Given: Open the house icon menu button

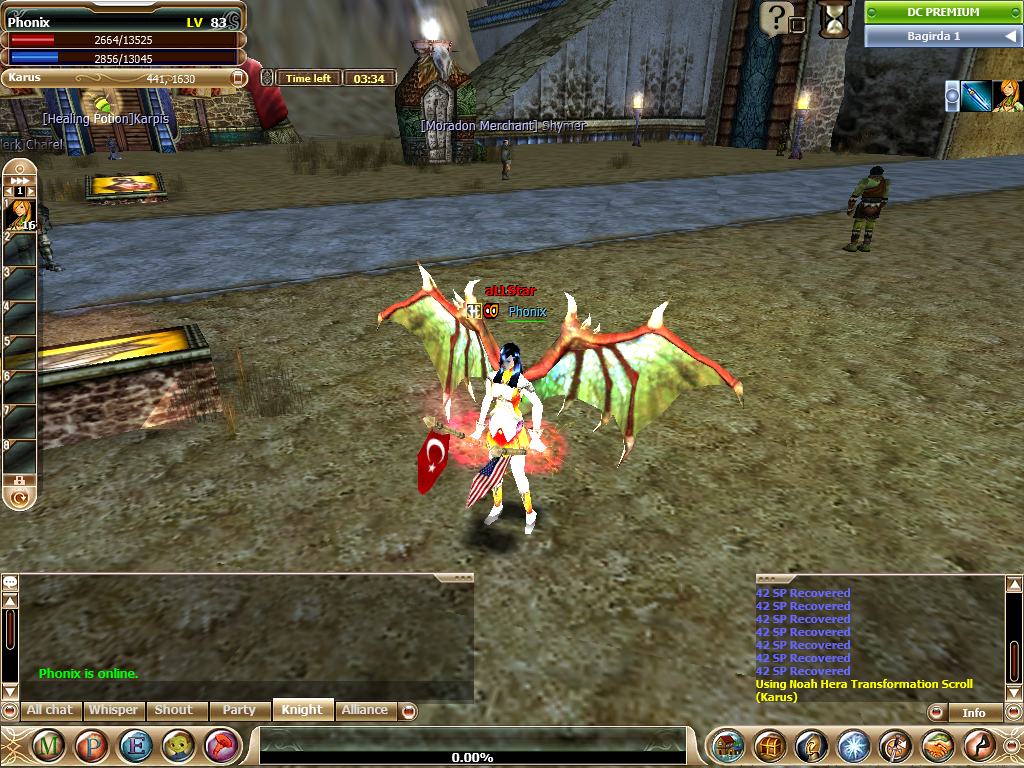Looking at the screenshot, I should pos(727,746).
